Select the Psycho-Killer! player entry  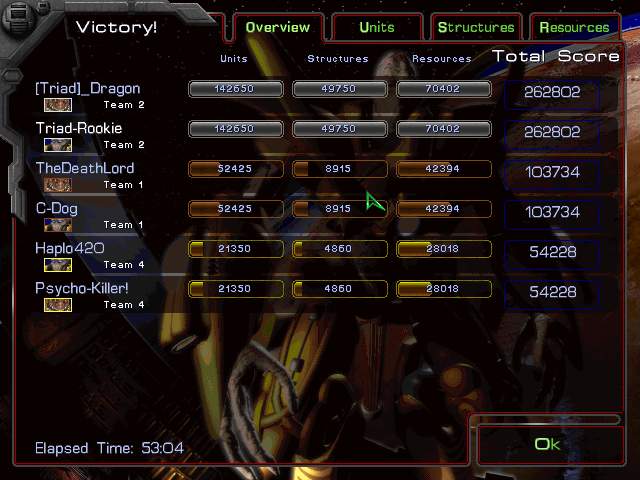(83, 289)
